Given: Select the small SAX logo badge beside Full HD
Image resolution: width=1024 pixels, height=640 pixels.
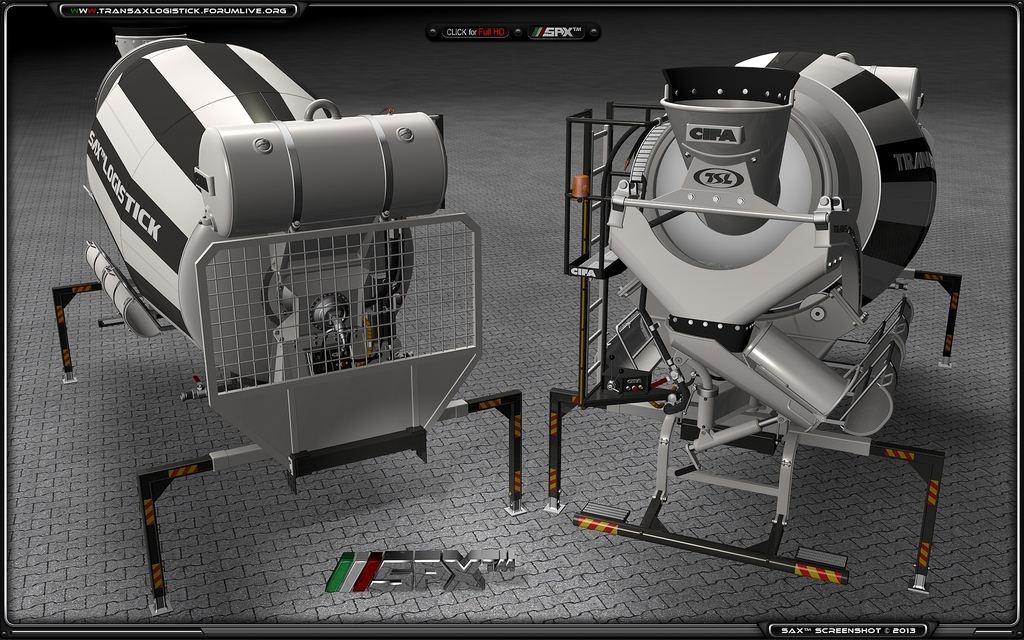Looking at the screenshot, I should tap(556, 32).
